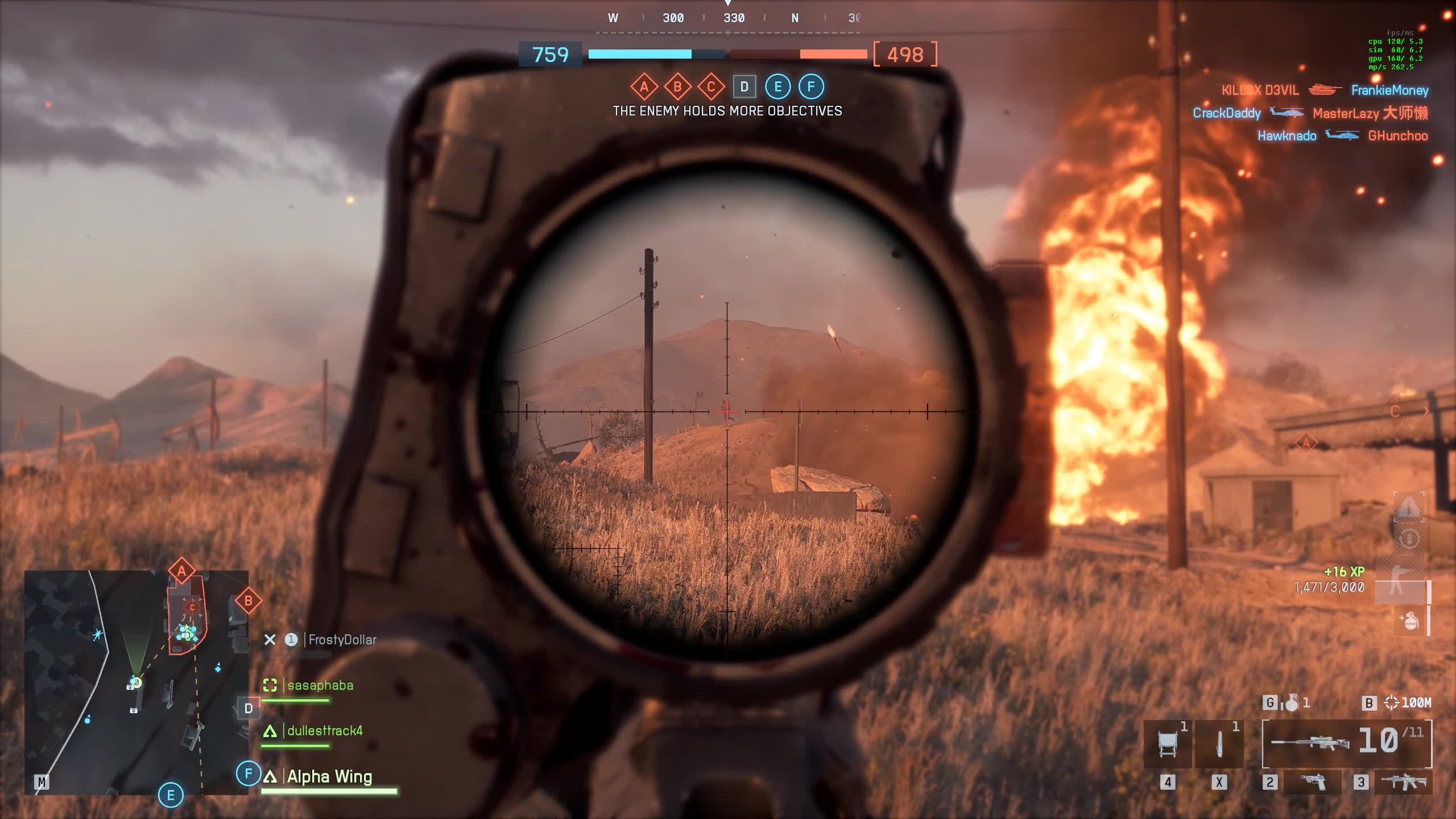The width and height of the screenshot is (1456, 819).
Task: Select friendly objective F in the top bar
Action: pos(812,87)
